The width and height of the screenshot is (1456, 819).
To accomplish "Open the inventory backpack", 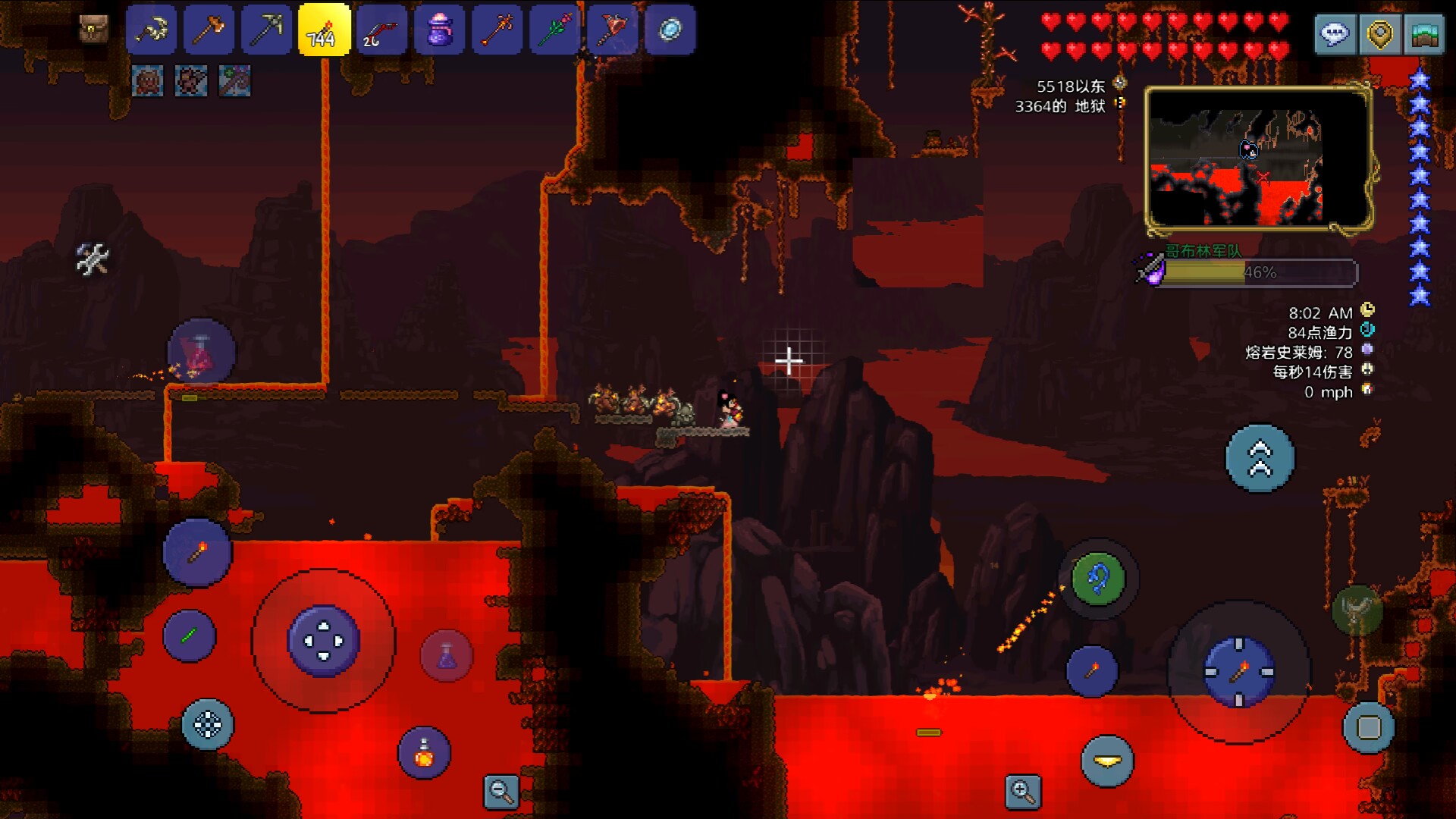I will [x=94, y=30].
